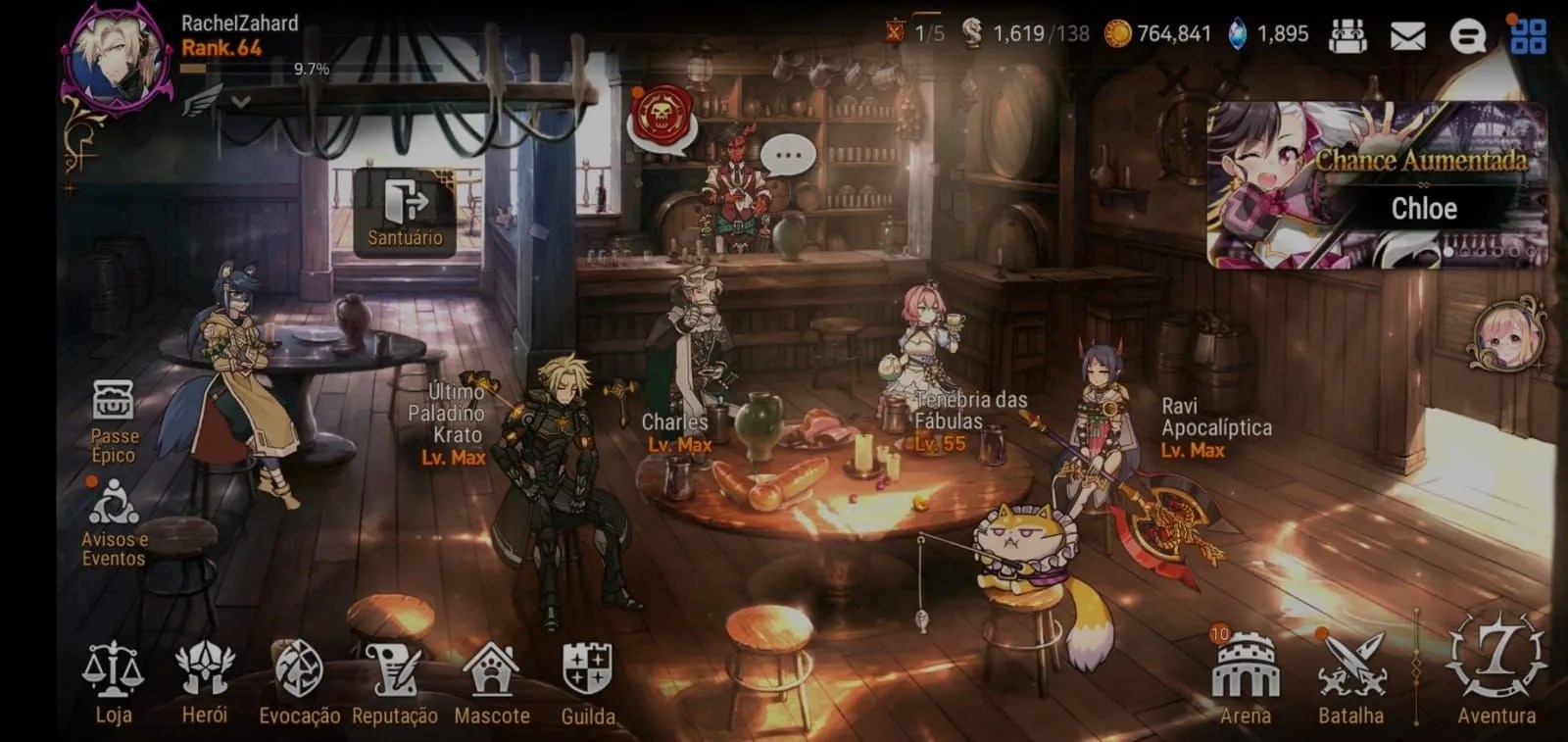The image size is (1568, 742).
Task: Enter the Arena
Action: pyautogui.click(x=1245, y=678)
